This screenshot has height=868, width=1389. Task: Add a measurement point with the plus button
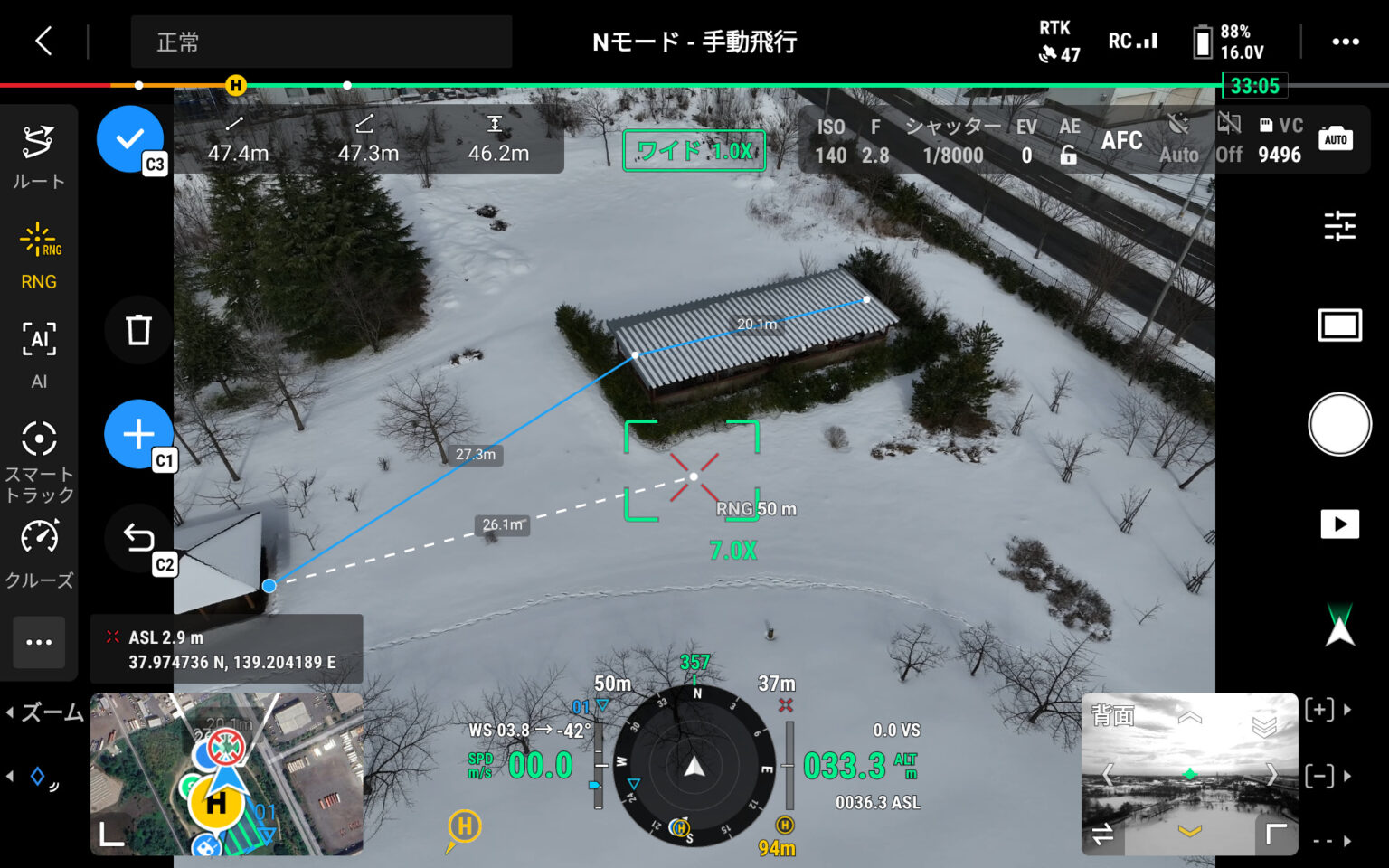138,434
